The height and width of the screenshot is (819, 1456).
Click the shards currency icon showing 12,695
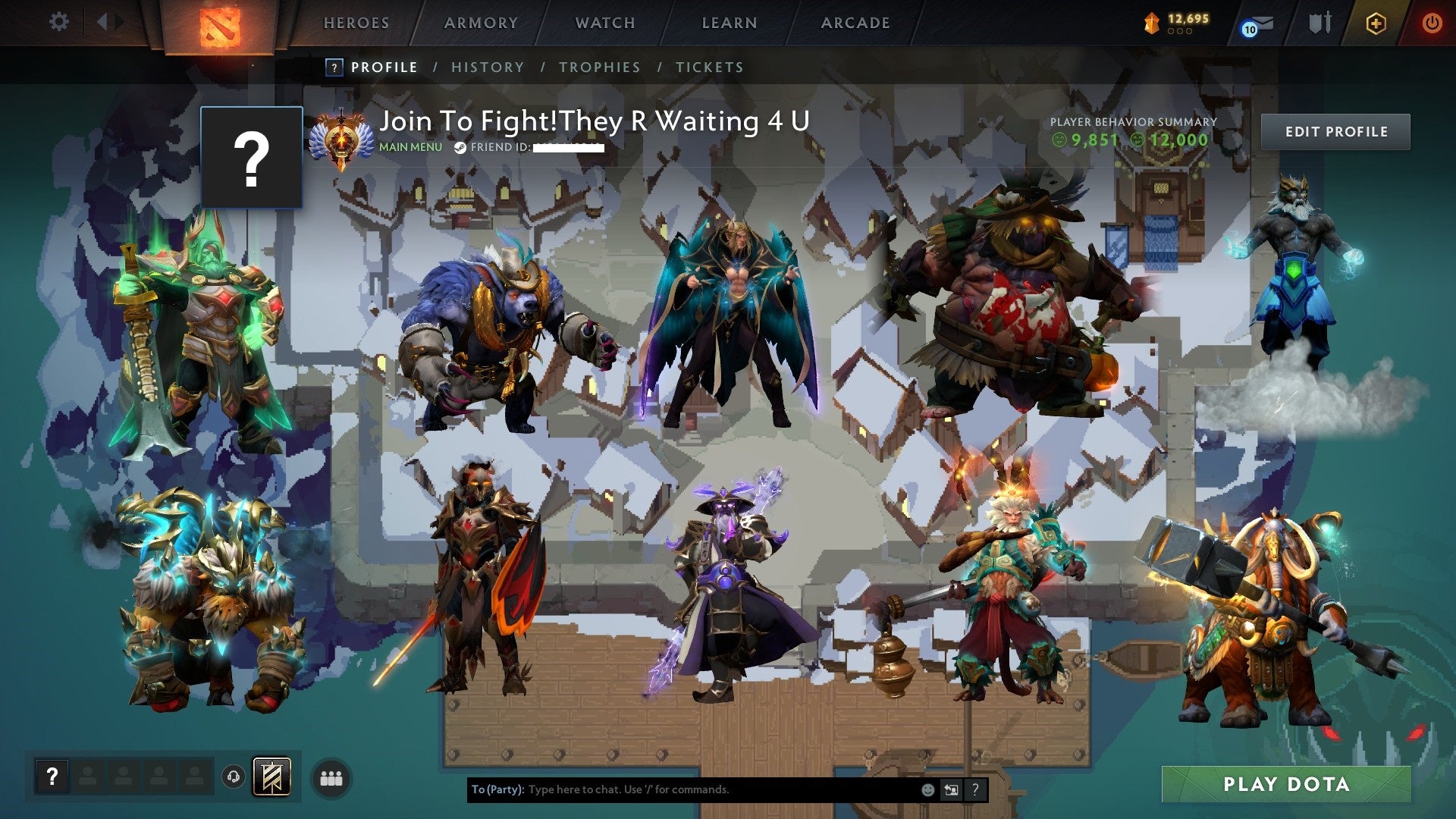click(x=1150, y=22)
